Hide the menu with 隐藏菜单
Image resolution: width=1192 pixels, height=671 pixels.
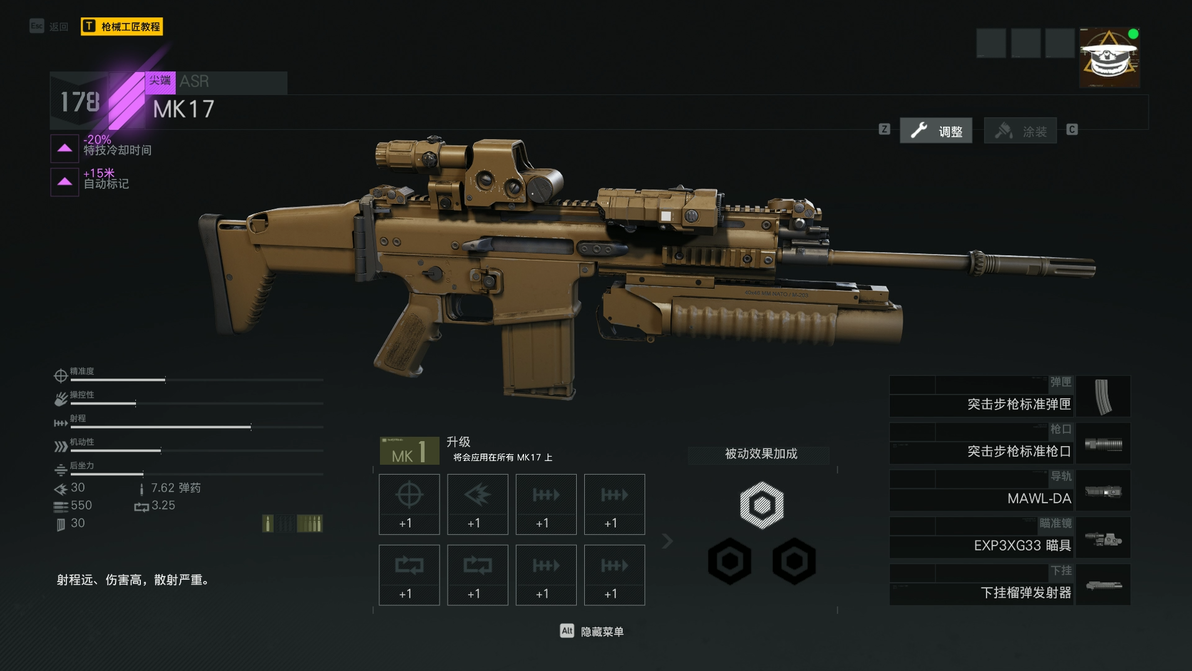[x=592, y=631]
